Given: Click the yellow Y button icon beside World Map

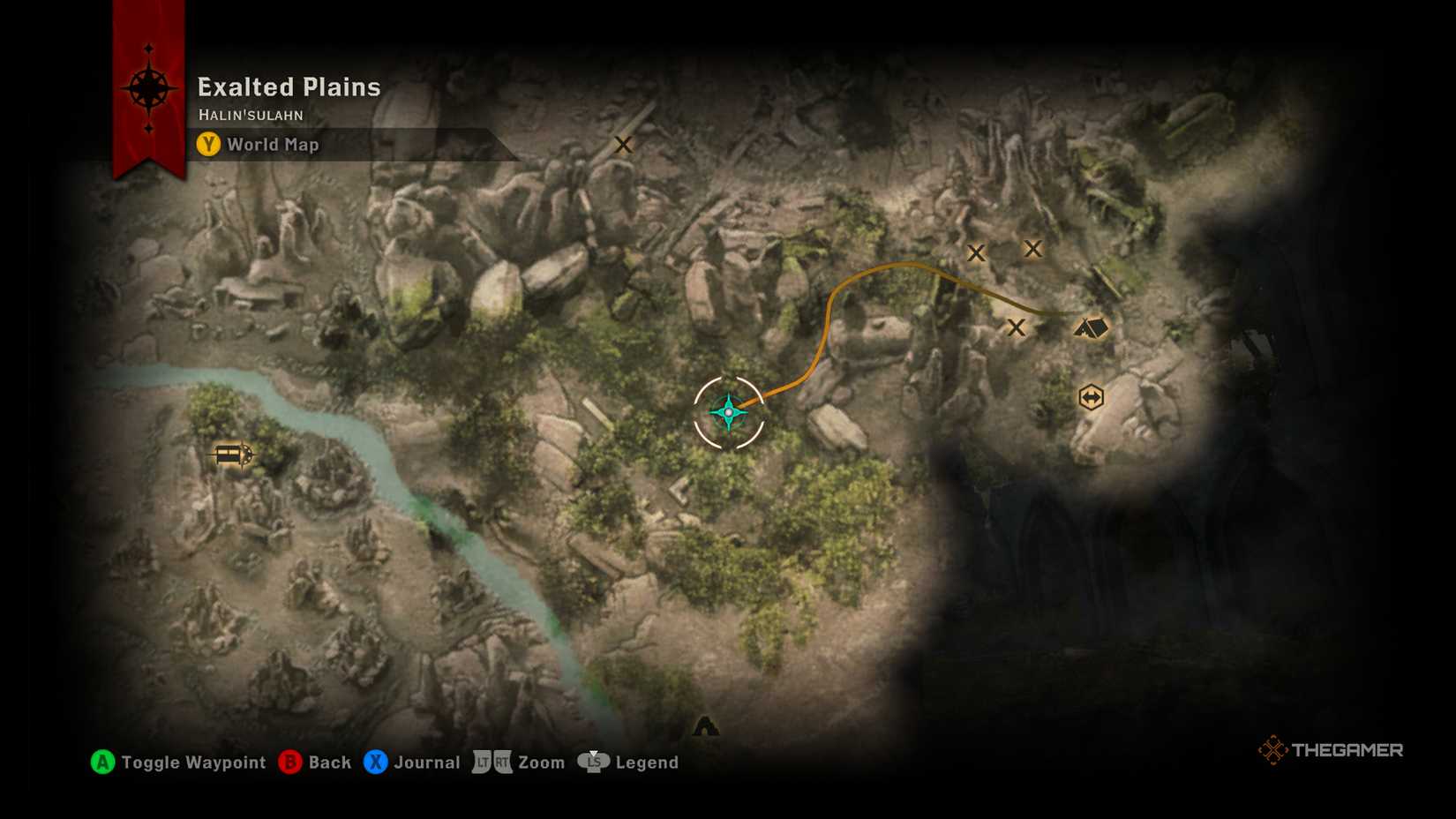Looking at the screenshot, I should click(x=208, y=145).
